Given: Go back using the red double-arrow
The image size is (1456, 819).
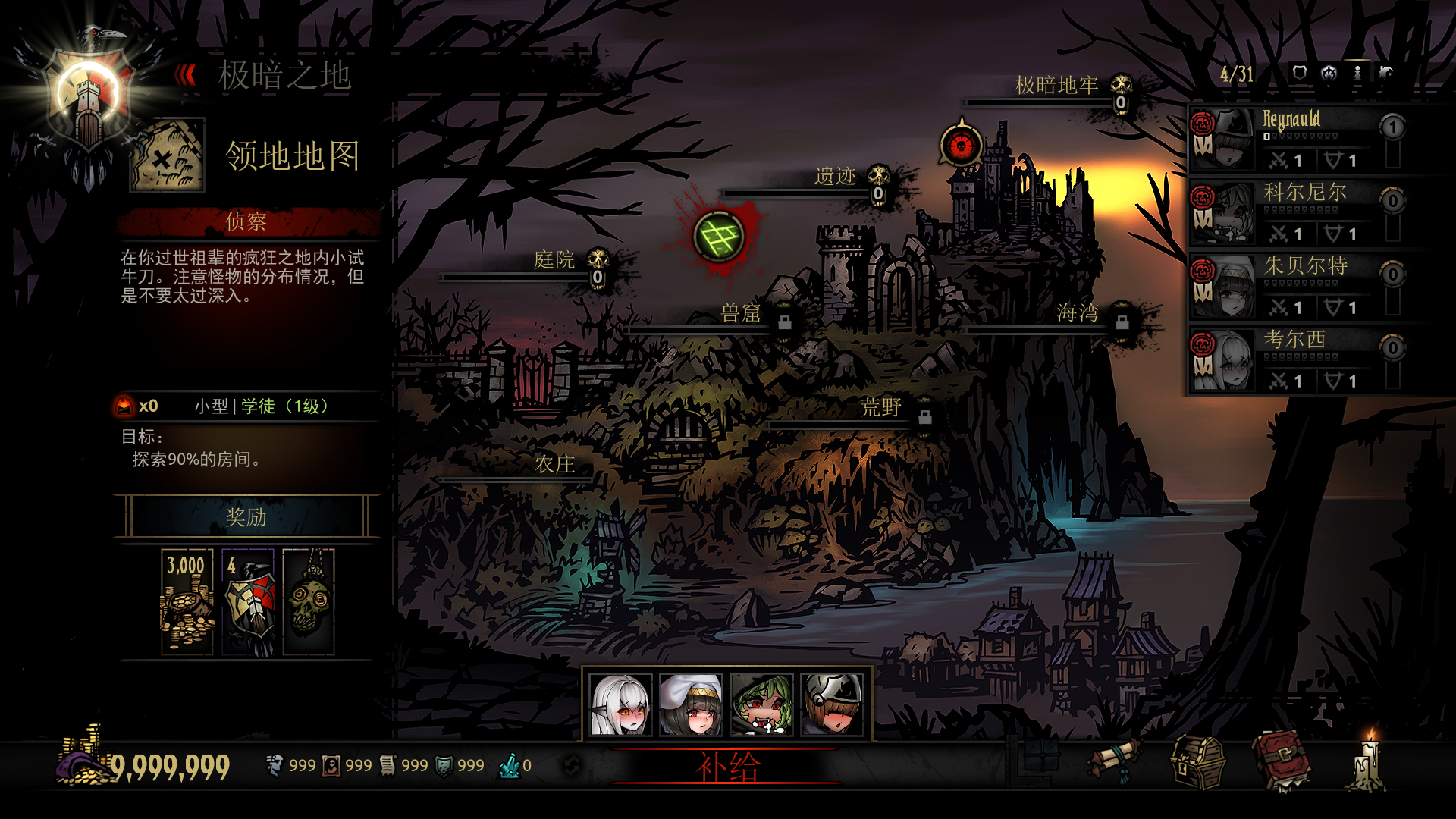Looking at the screenshot, I should point(185,75).
